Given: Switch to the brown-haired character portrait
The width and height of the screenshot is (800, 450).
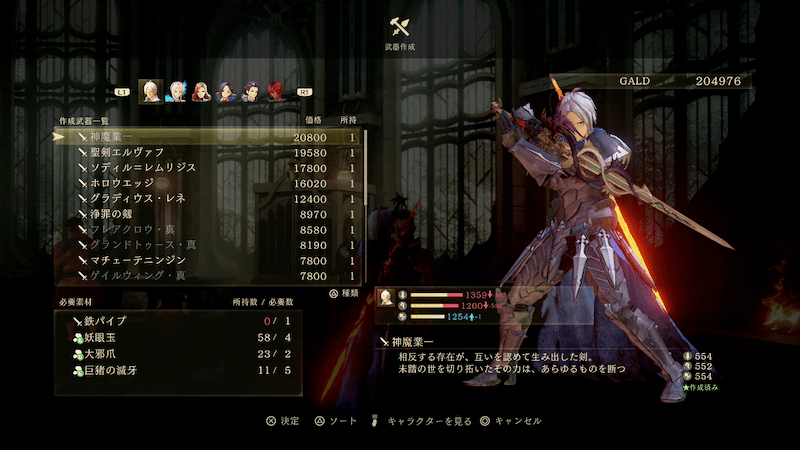Looking at the screenshot, I should click(x=201, y=91).
